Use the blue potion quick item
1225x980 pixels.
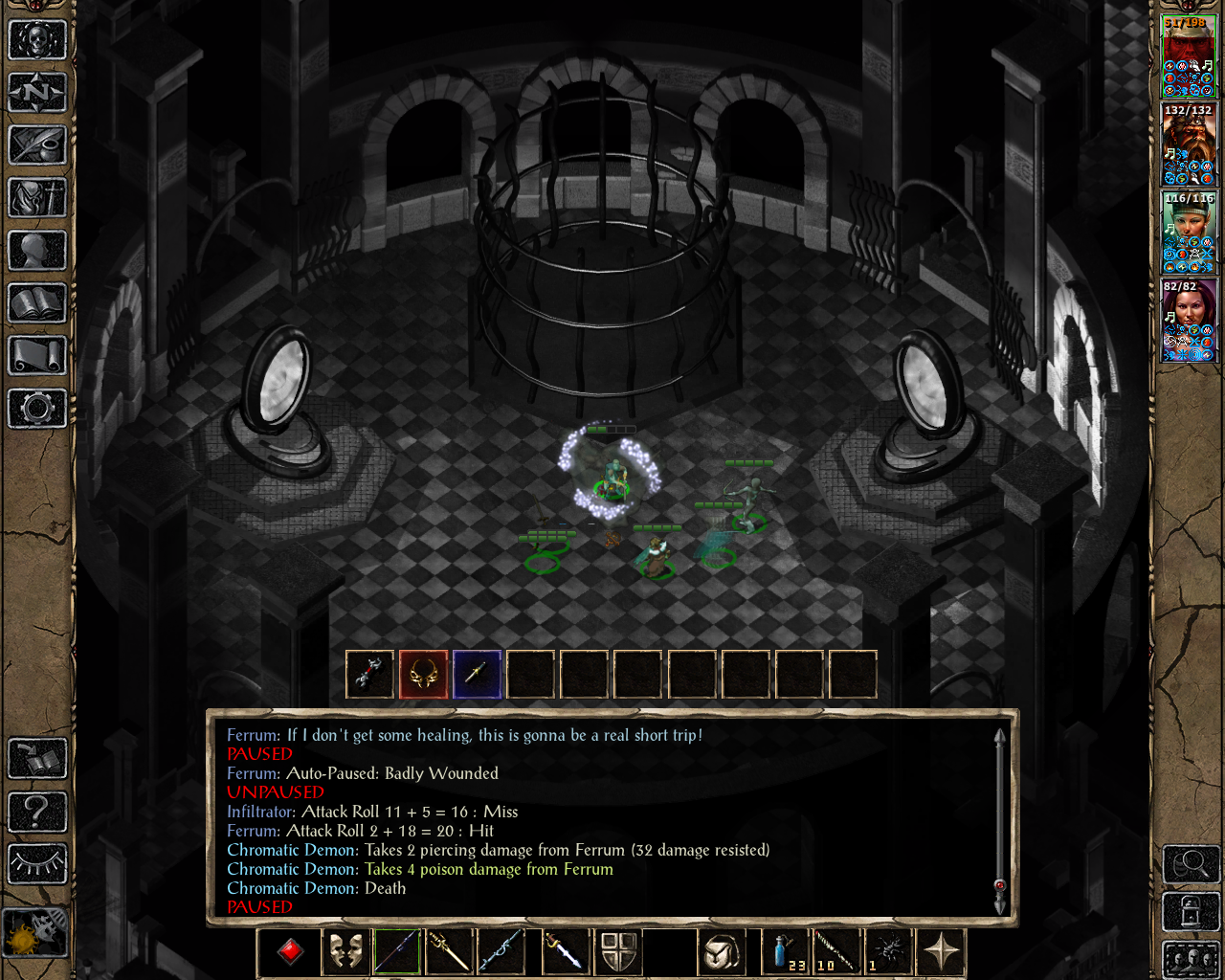[x=784, y=952]
